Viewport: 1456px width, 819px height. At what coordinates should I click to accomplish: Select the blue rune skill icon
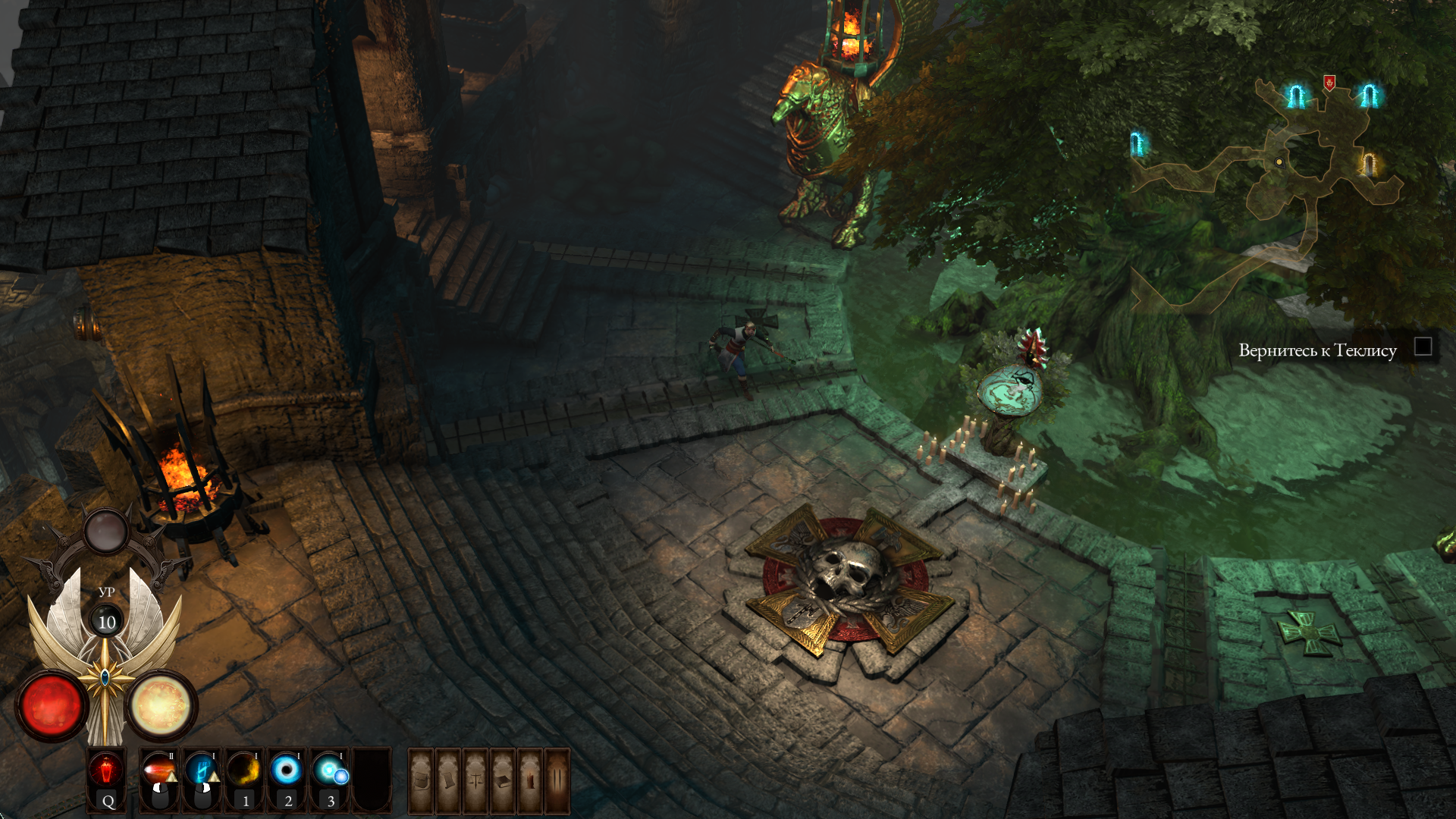pos(202,770)
